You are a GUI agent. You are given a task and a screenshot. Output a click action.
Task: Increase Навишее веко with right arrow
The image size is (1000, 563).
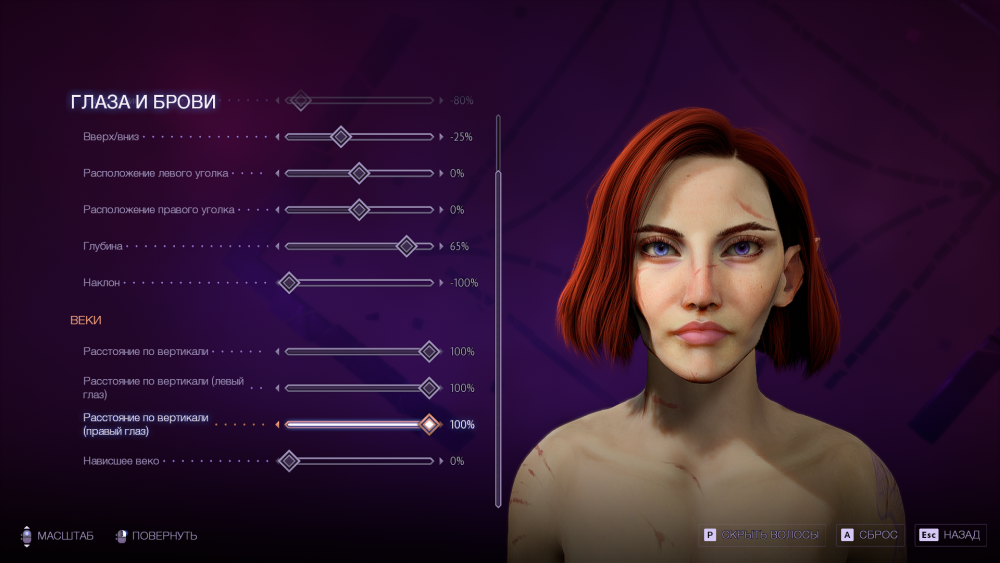(x=441, y=461)
